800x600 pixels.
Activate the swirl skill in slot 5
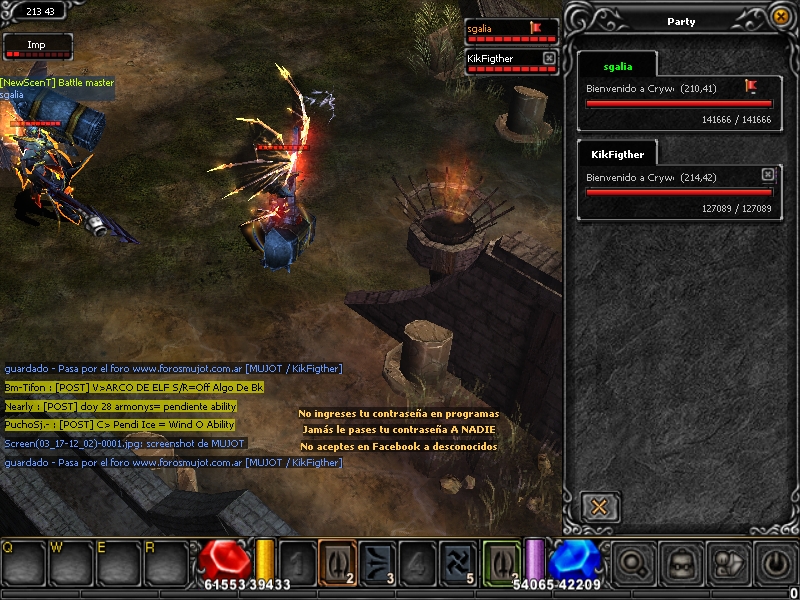[457, 561]
